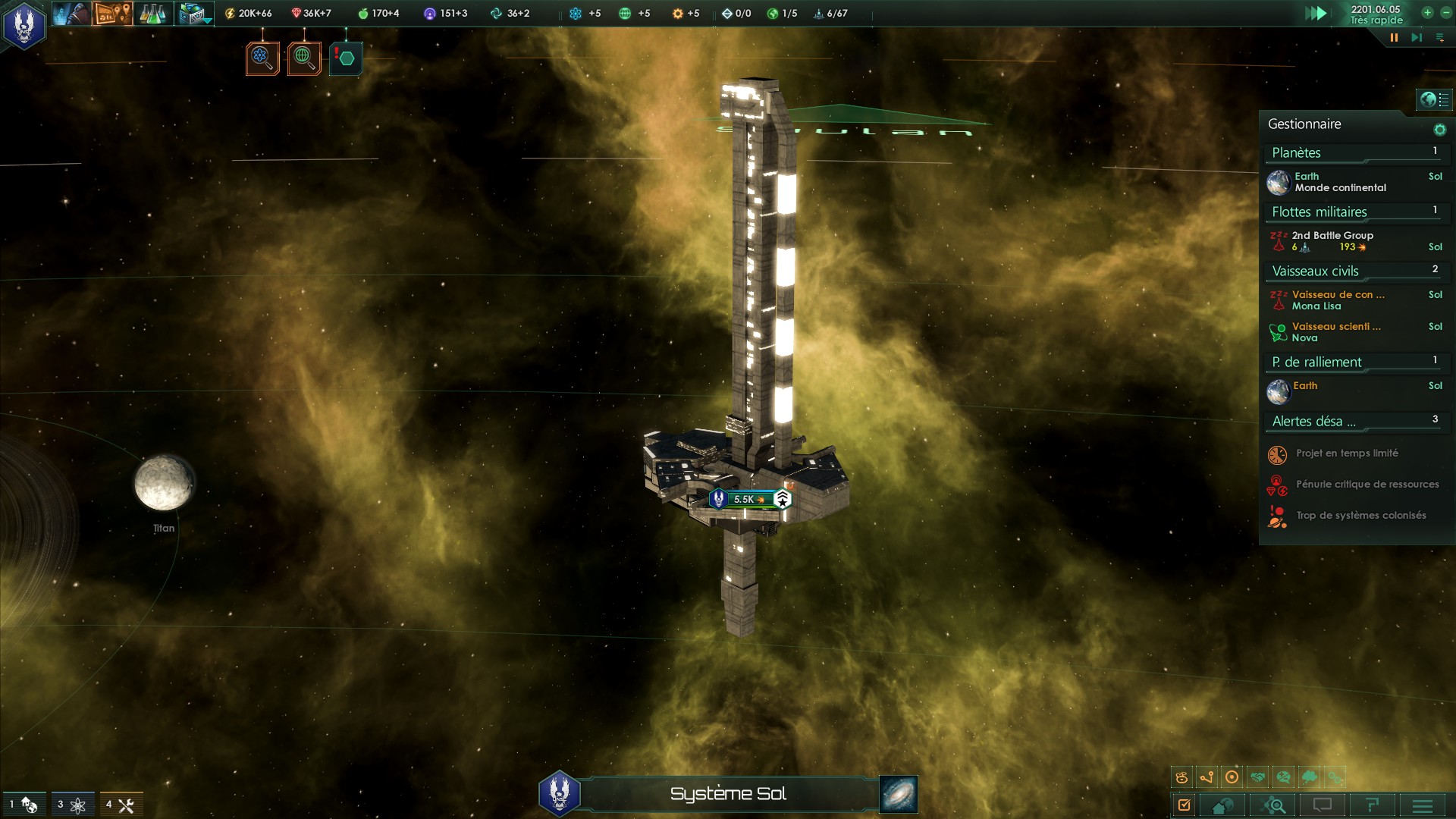Screen dimensions: 1456x819
Task: Increase game speed with the plus button
Action: click(x=1427, y=12)
